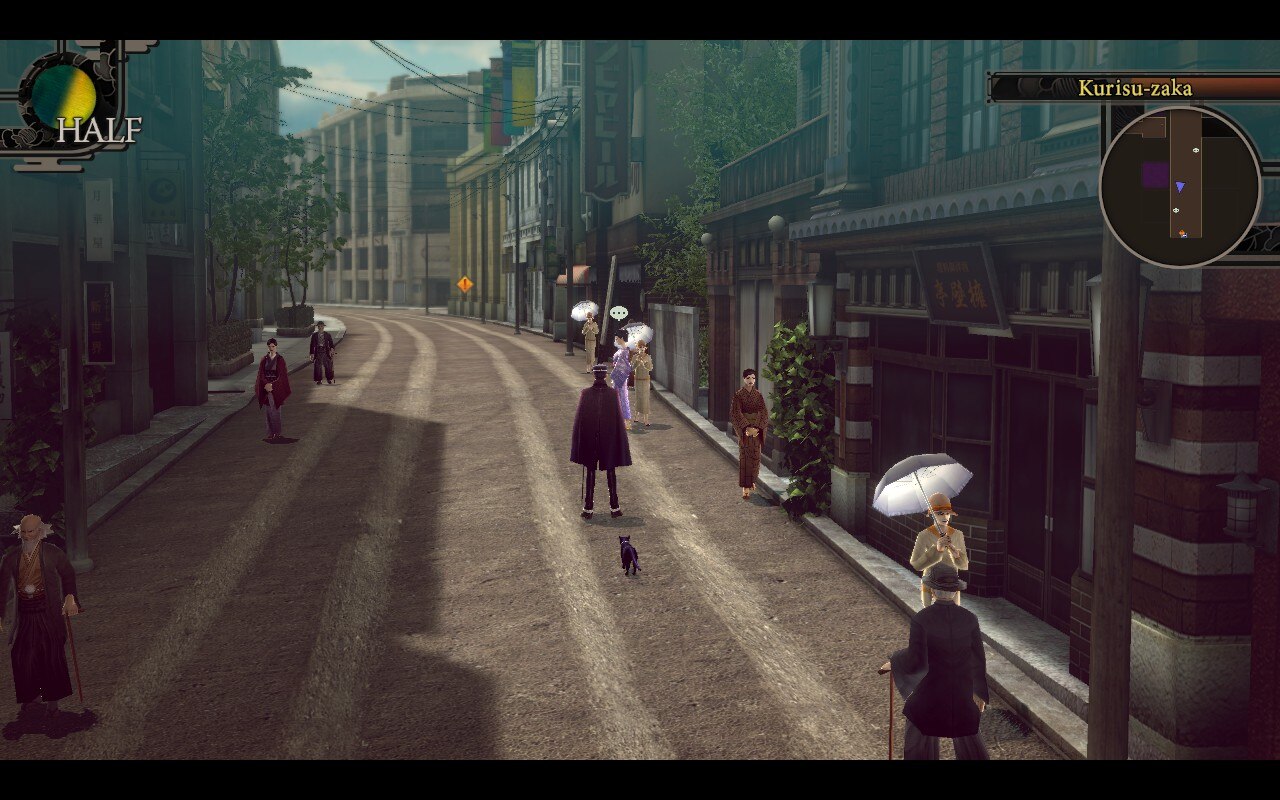Select the man holding the white umbrella
The width and height of the screenshot is (1280, 800).
coord(940,530)
